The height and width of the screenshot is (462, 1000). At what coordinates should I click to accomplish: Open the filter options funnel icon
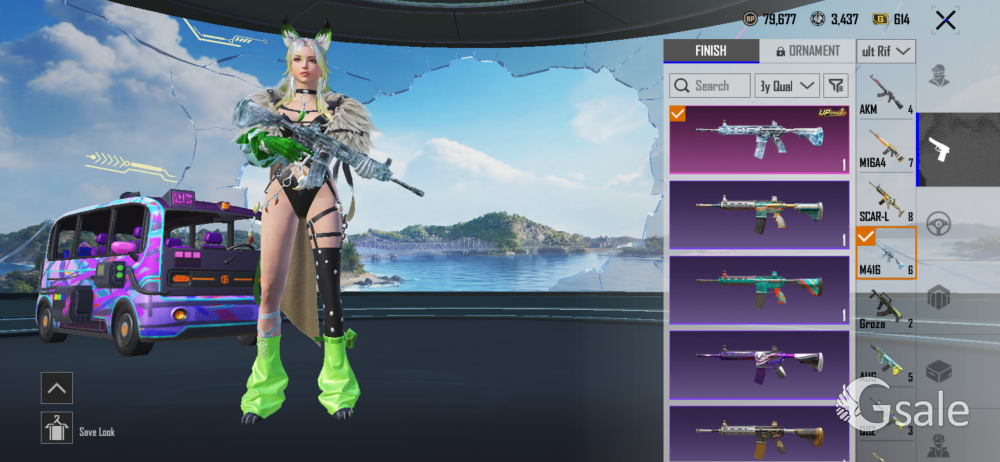(836, 86)
